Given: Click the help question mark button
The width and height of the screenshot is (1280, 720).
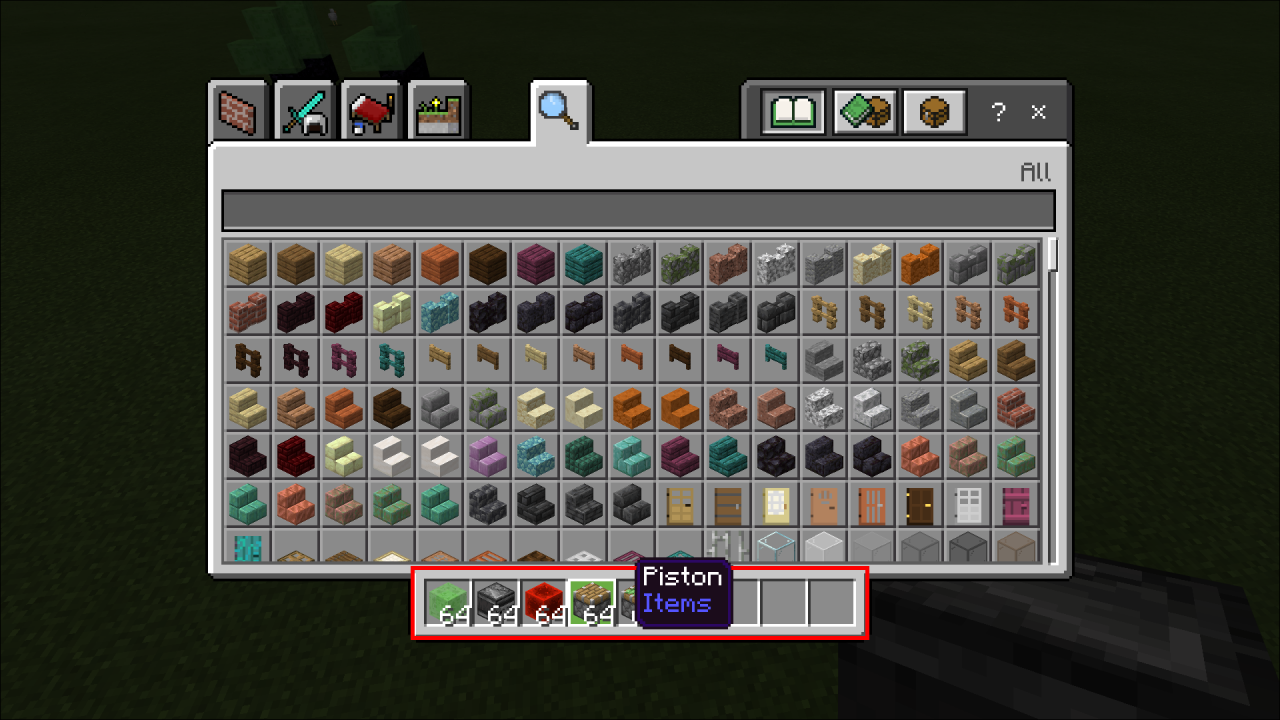Looking at the screenshot, I should 998,112.
